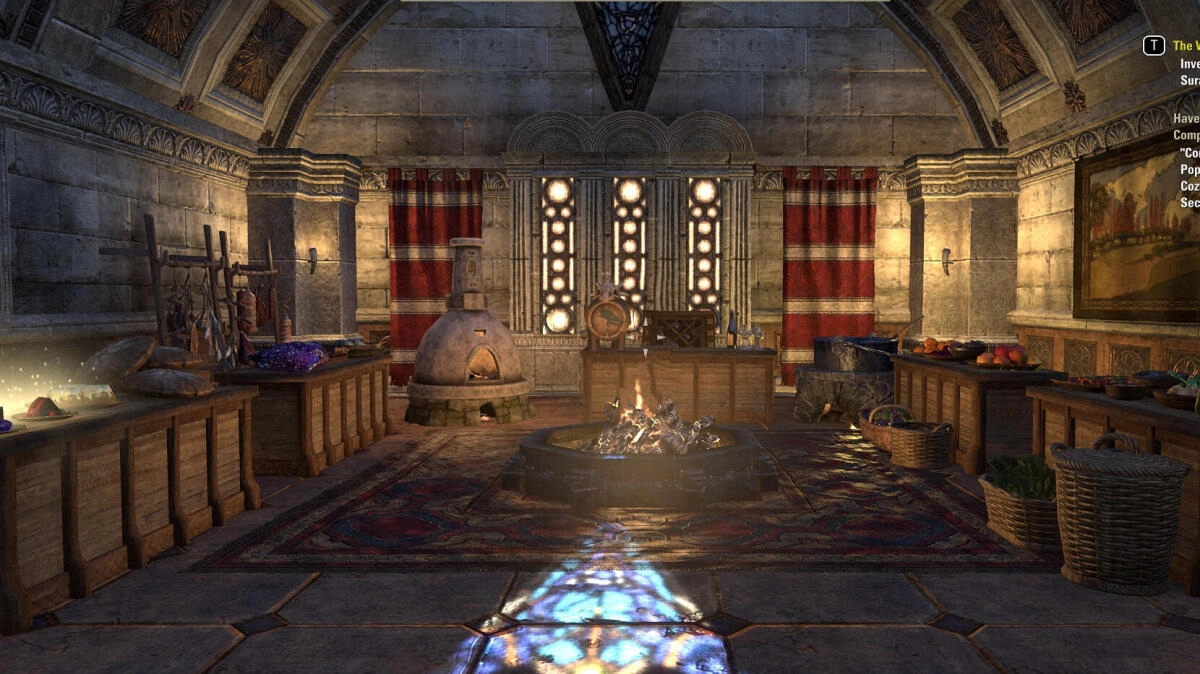Open the tracker entry starting with "Have"
The width and height of the screenshot is (1200, 674).
(x=1187, y=117)
